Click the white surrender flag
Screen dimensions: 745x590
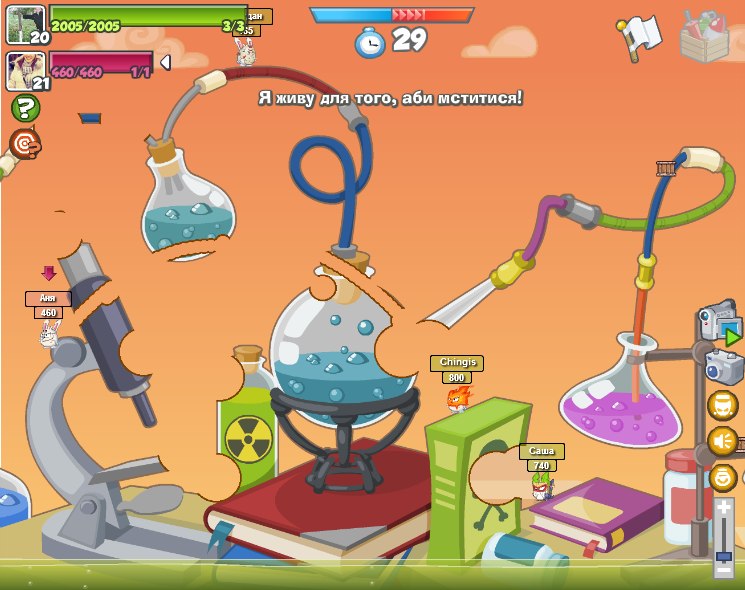click(638, 36)
